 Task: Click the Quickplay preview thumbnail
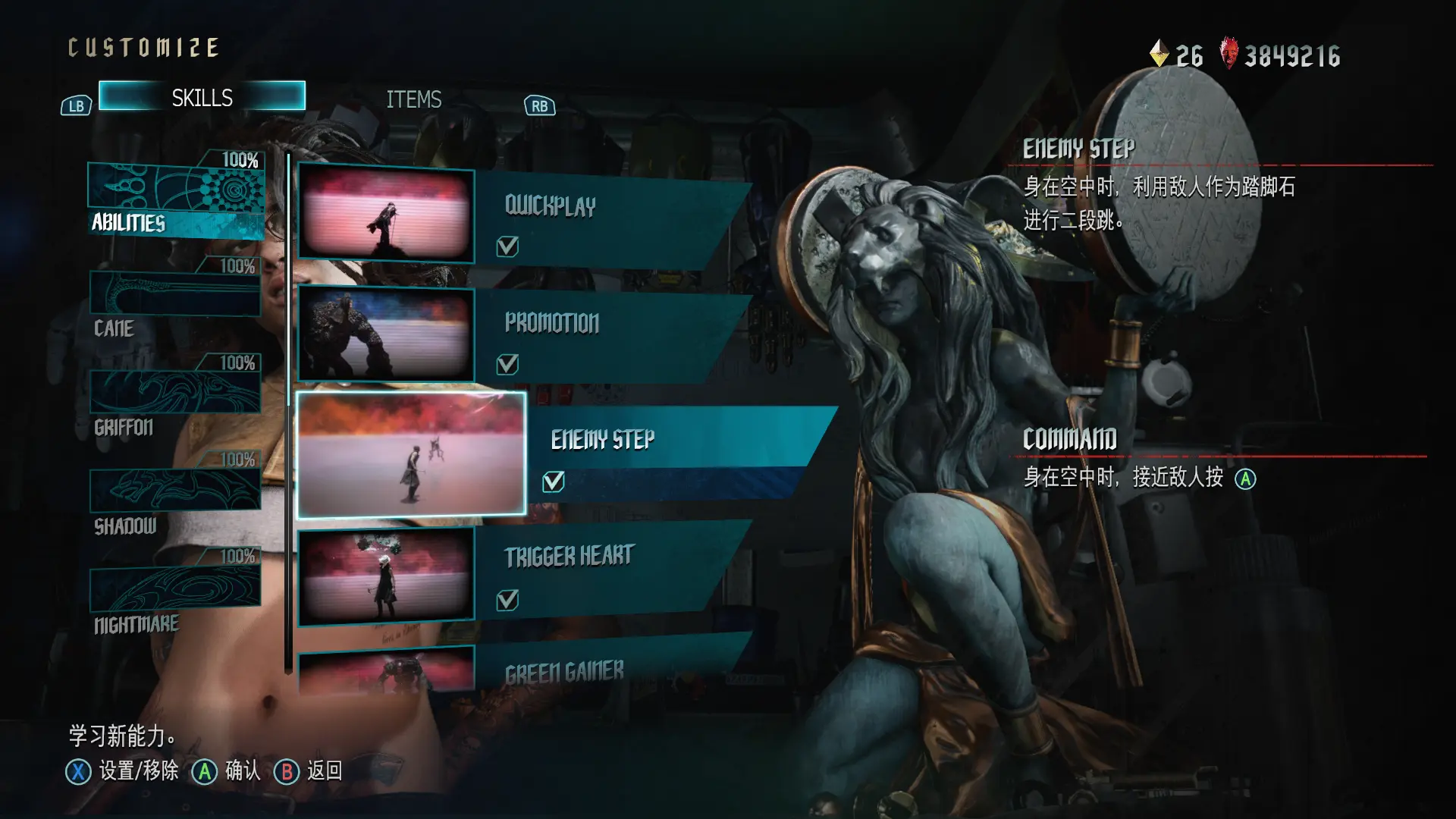[385, 214]
